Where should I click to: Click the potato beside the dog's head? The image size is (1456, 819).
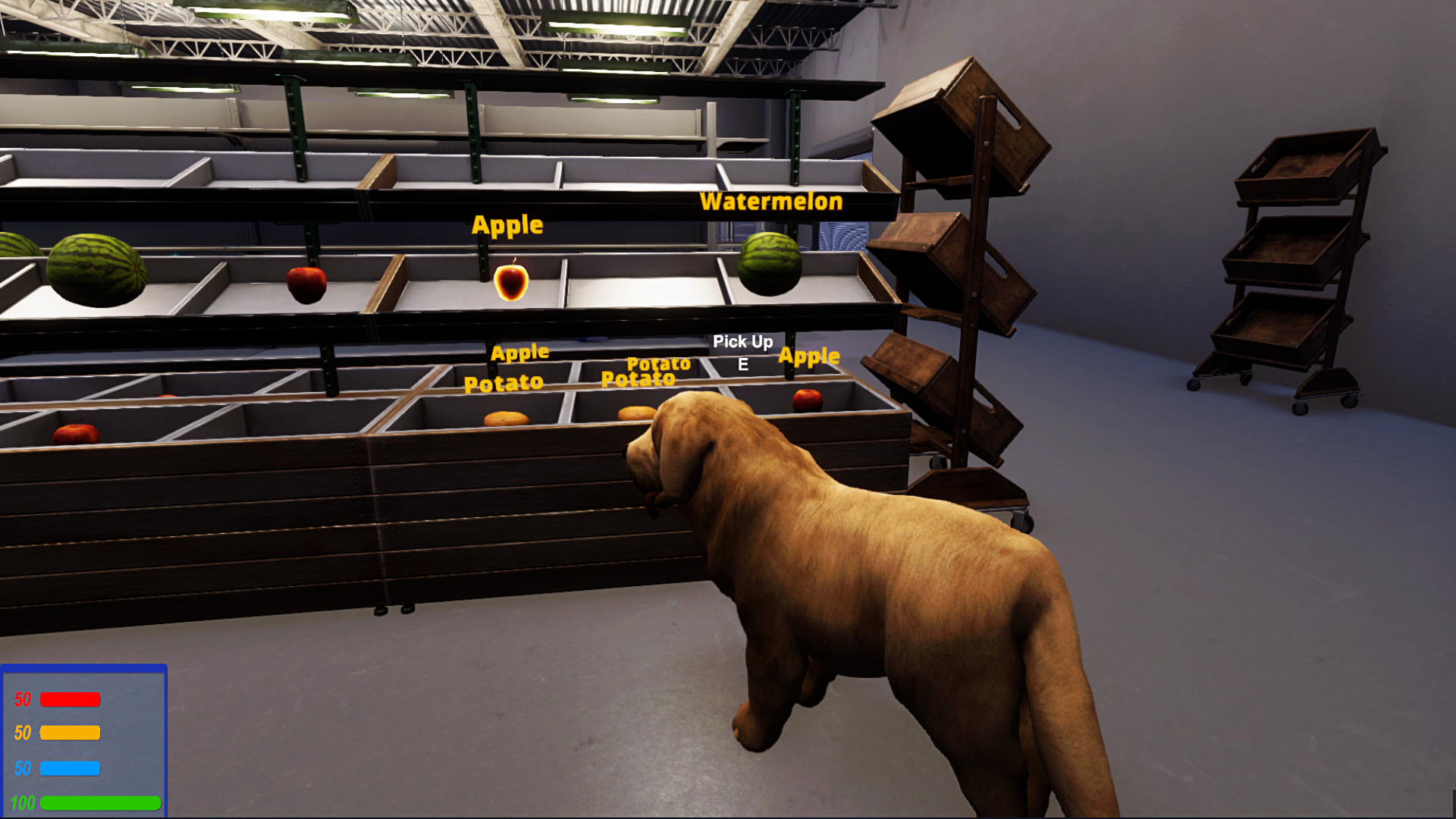[x=634, y=413]
